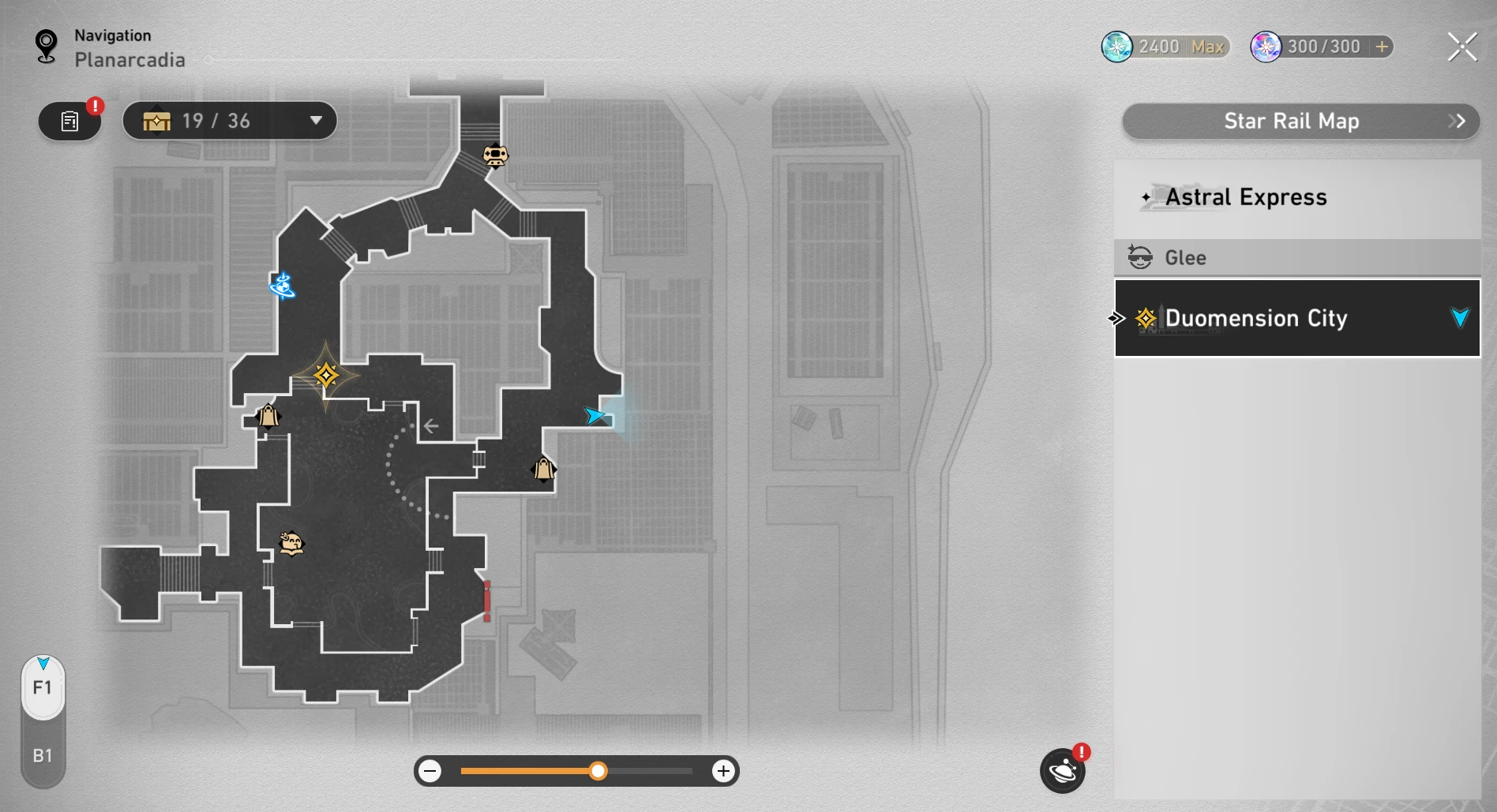The width and height of the screenshot is (1497, 812).
Task: Select the golden Space Anchor marker
Action: pyautogui.click(x=325, y=375)
